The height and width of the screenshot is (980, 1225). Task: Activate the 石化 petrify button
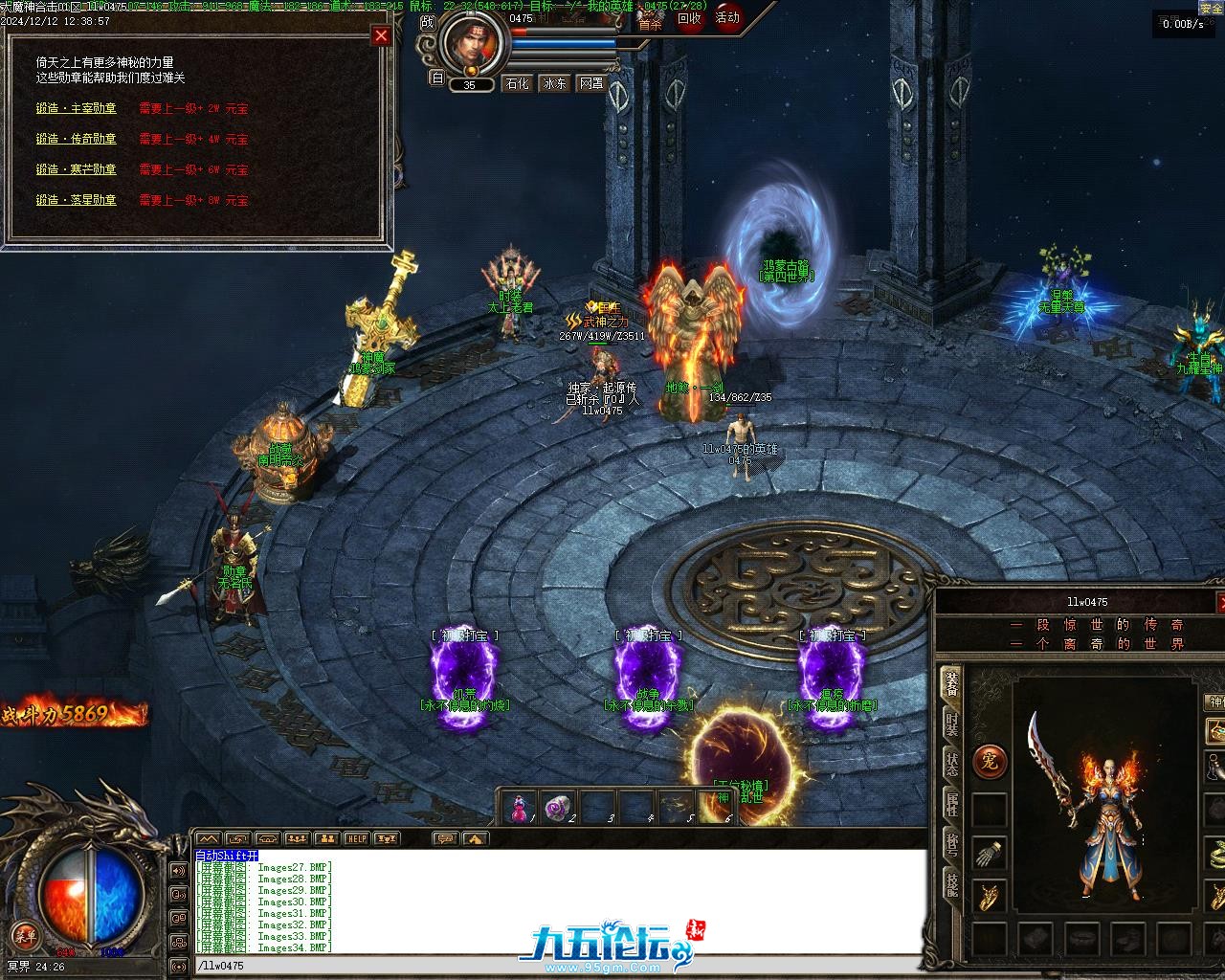click(518, 84)
